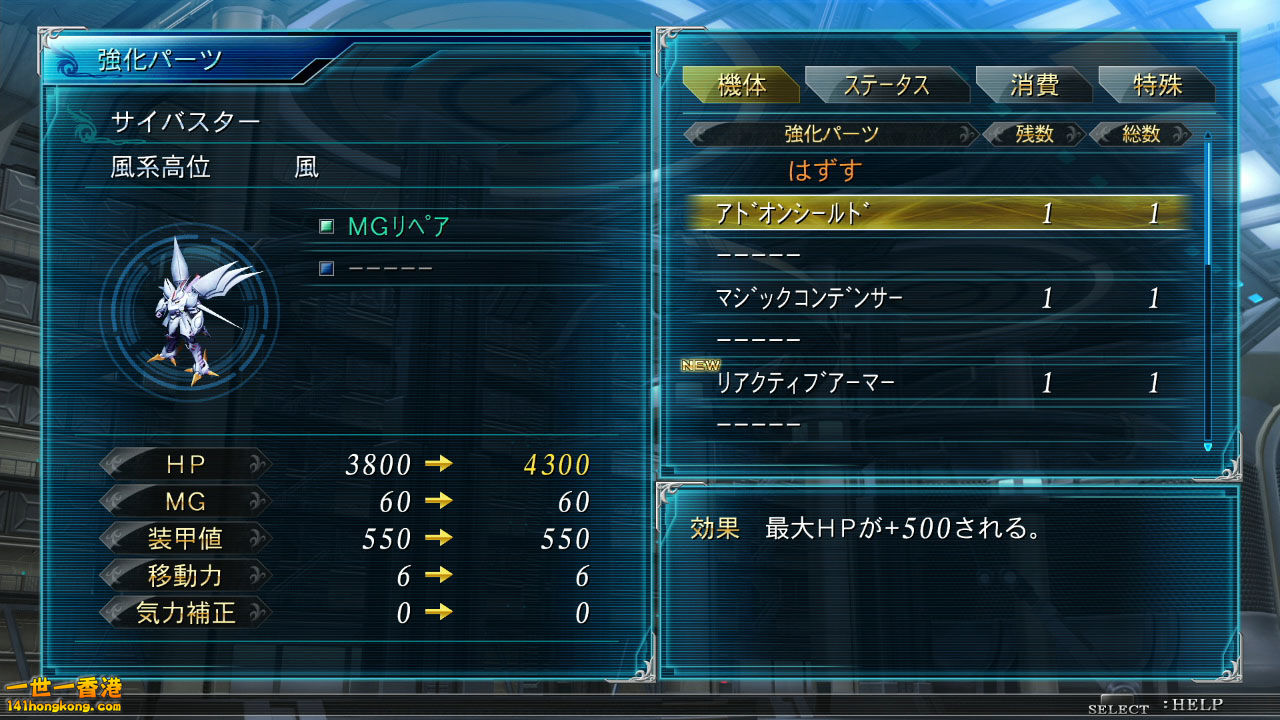The height and width of the screenshot is (720, 1280).
Task: Switch to the 機体 tab
Action: 741,86
